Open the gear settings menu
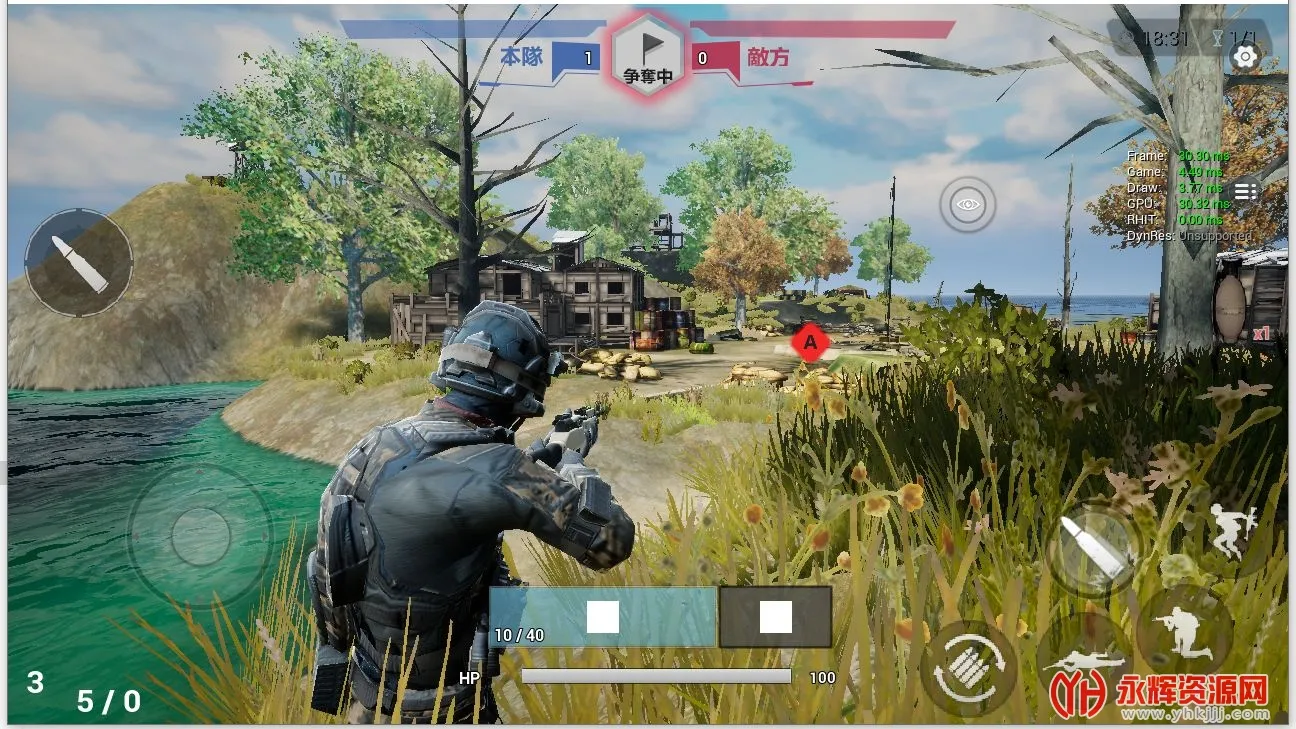Screen dimensions: 1296x729 click(1245, 57)
